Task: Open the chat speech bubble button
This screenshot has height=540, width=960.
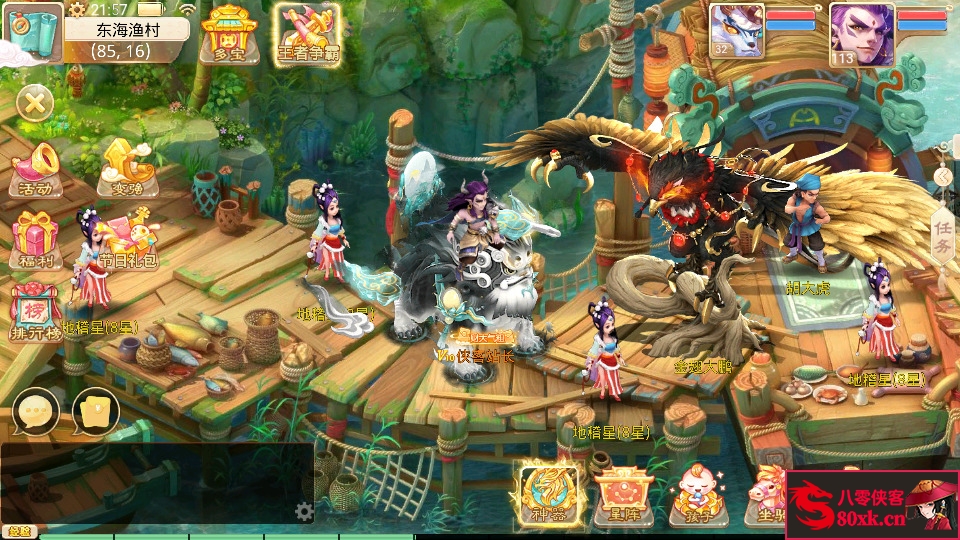Action: point(36,410)
